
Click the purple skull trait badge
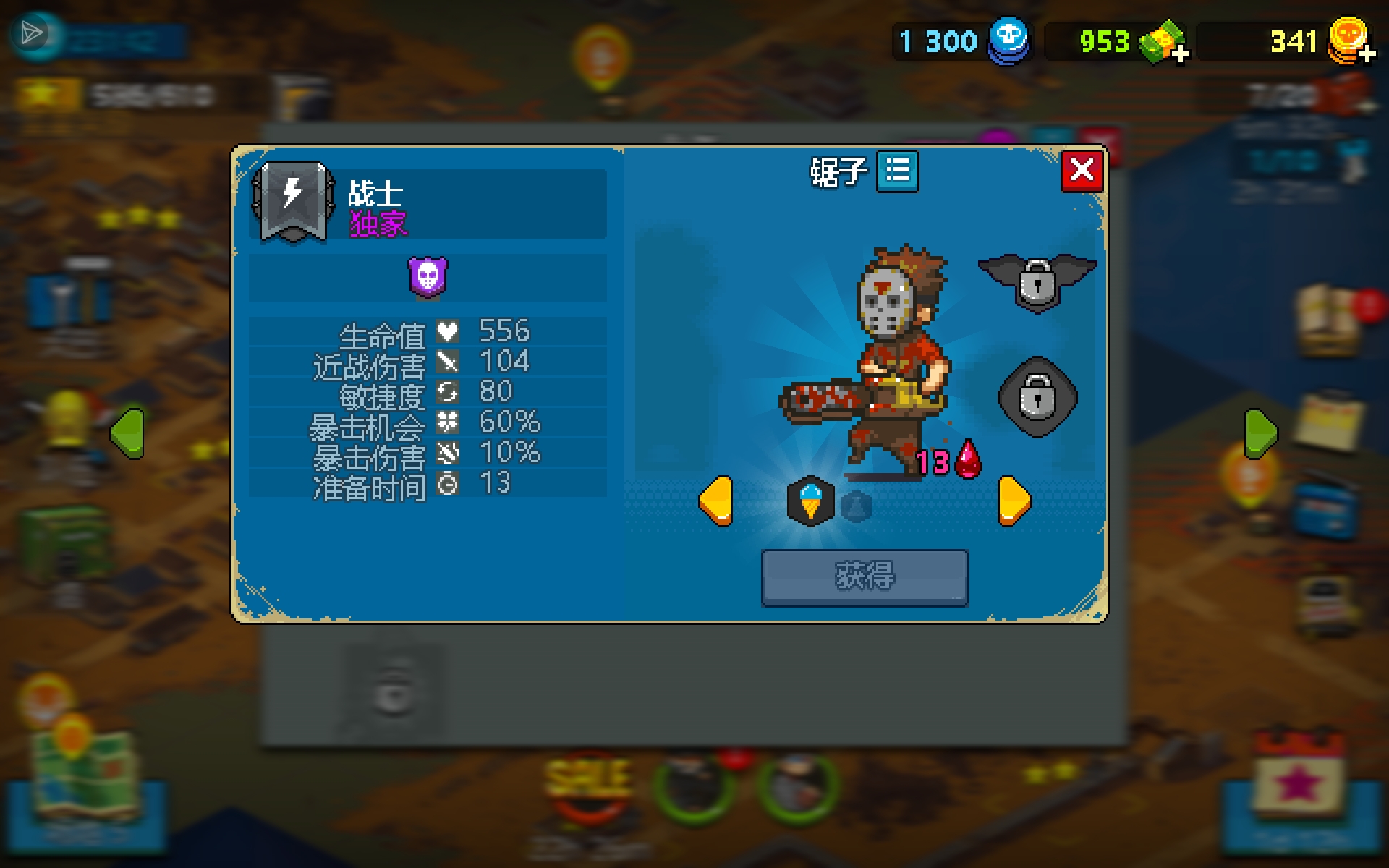428,278
